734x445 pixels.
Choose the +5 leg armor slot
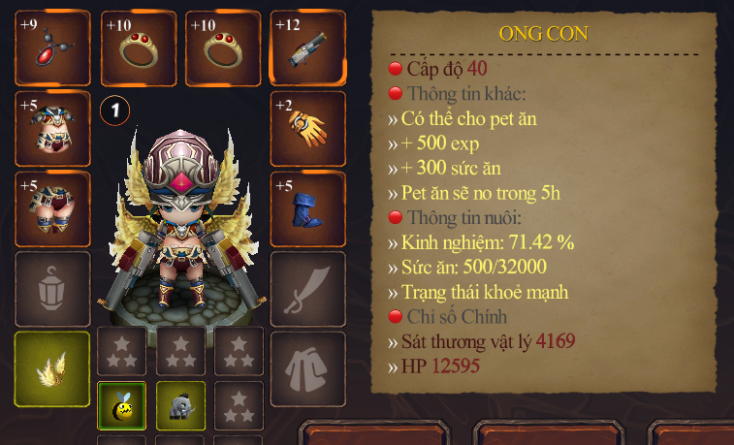(52, 208)
